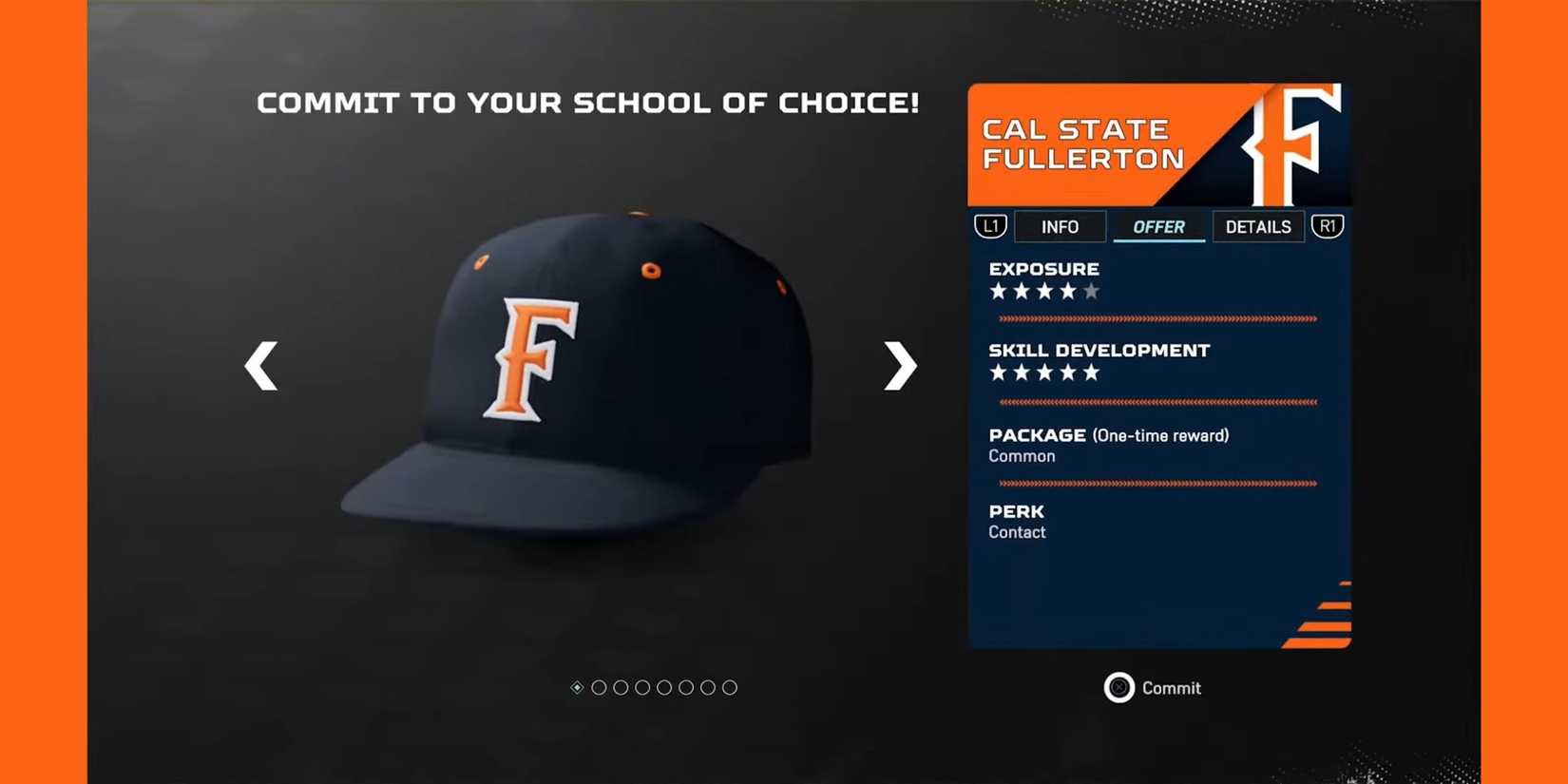The height and width of the screenshot is (784, 1568).
Task: Click the left navigation arrow
Action: tap(261, 366)
